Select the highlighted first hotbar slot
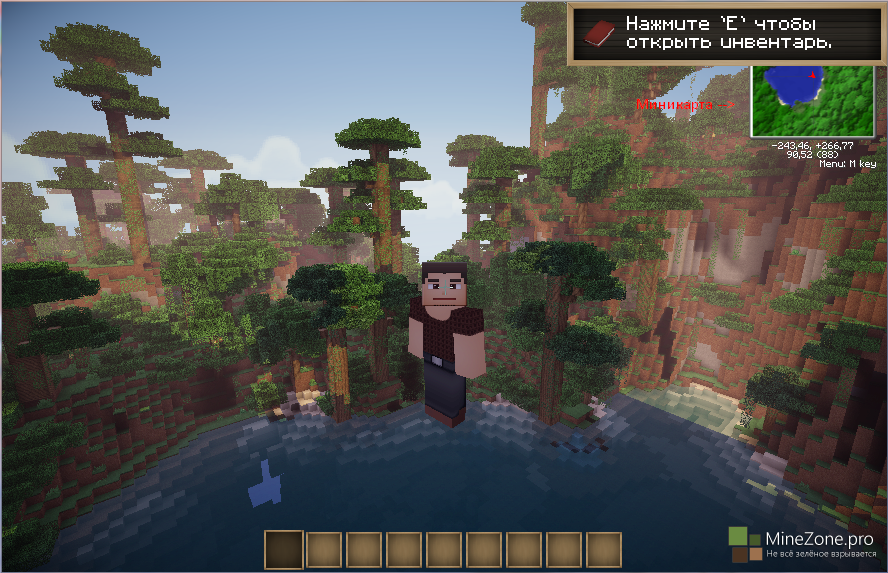This screenshot has width=888, height=573. pyautogui.click(x=284, y=550)
